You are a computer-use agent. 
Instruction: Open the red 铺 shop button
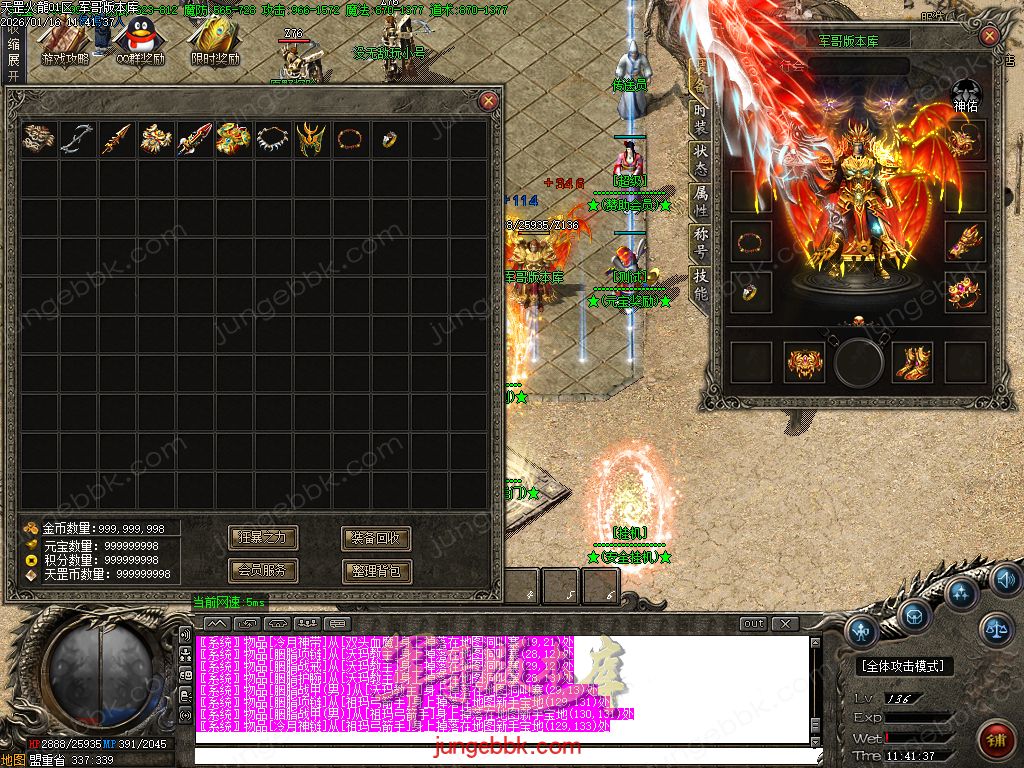point(995,739)
